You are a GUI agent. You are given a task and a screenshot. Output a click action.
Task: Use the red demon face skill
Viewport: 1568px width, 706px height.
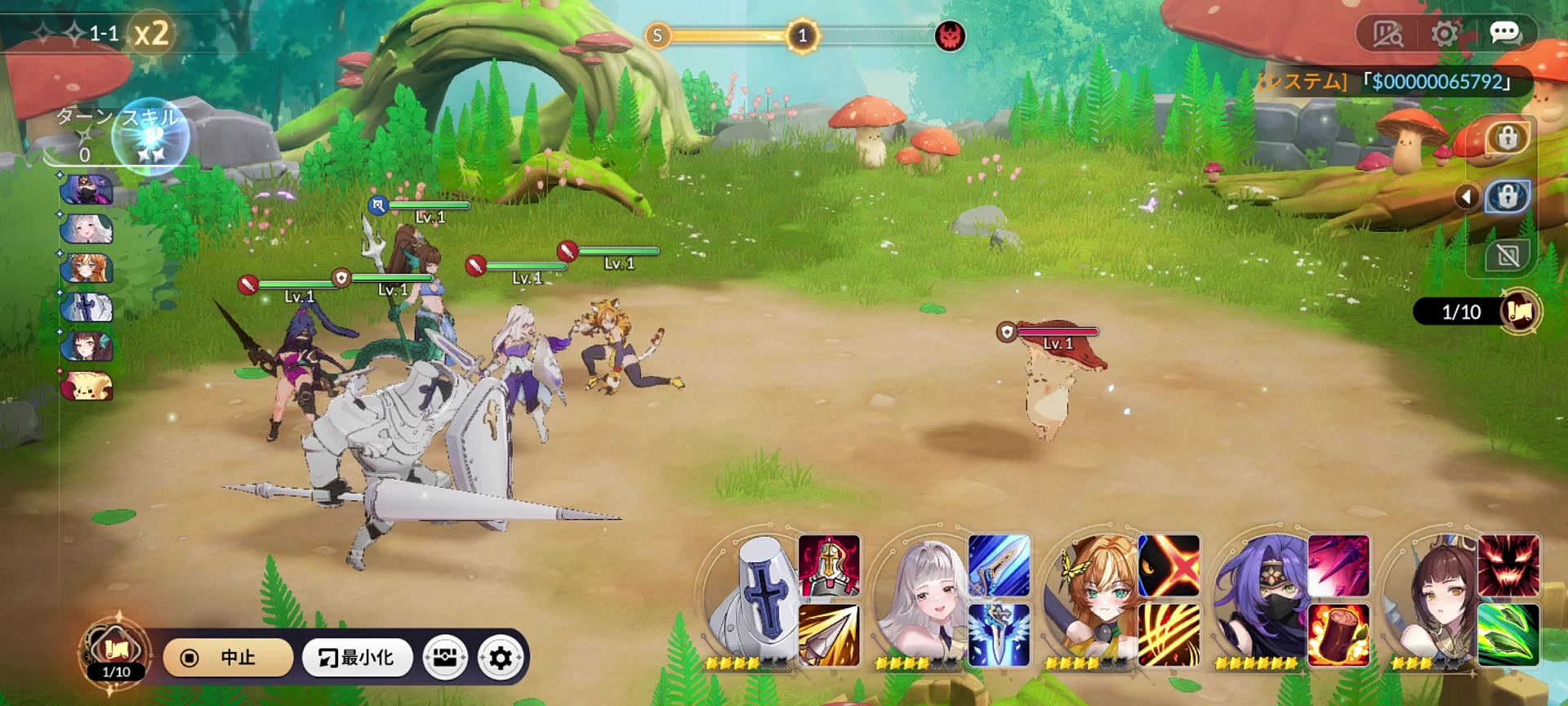(x=1508, y=565)
